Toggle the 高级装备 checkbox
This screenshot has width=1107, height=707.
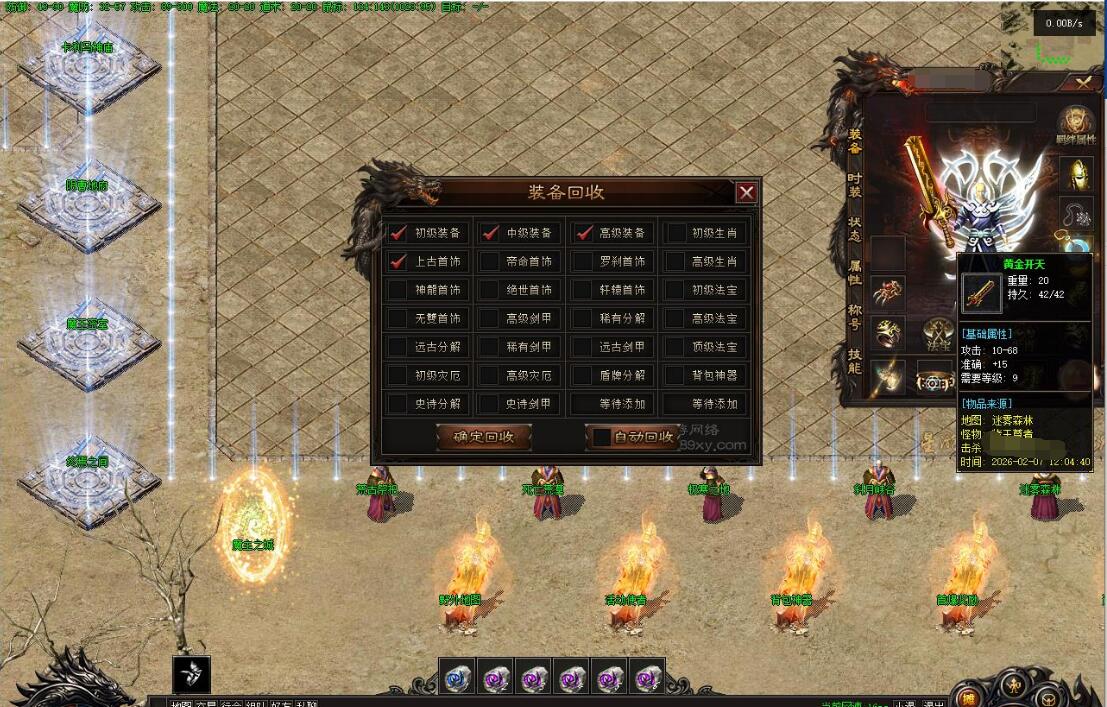tap(583, 233)
